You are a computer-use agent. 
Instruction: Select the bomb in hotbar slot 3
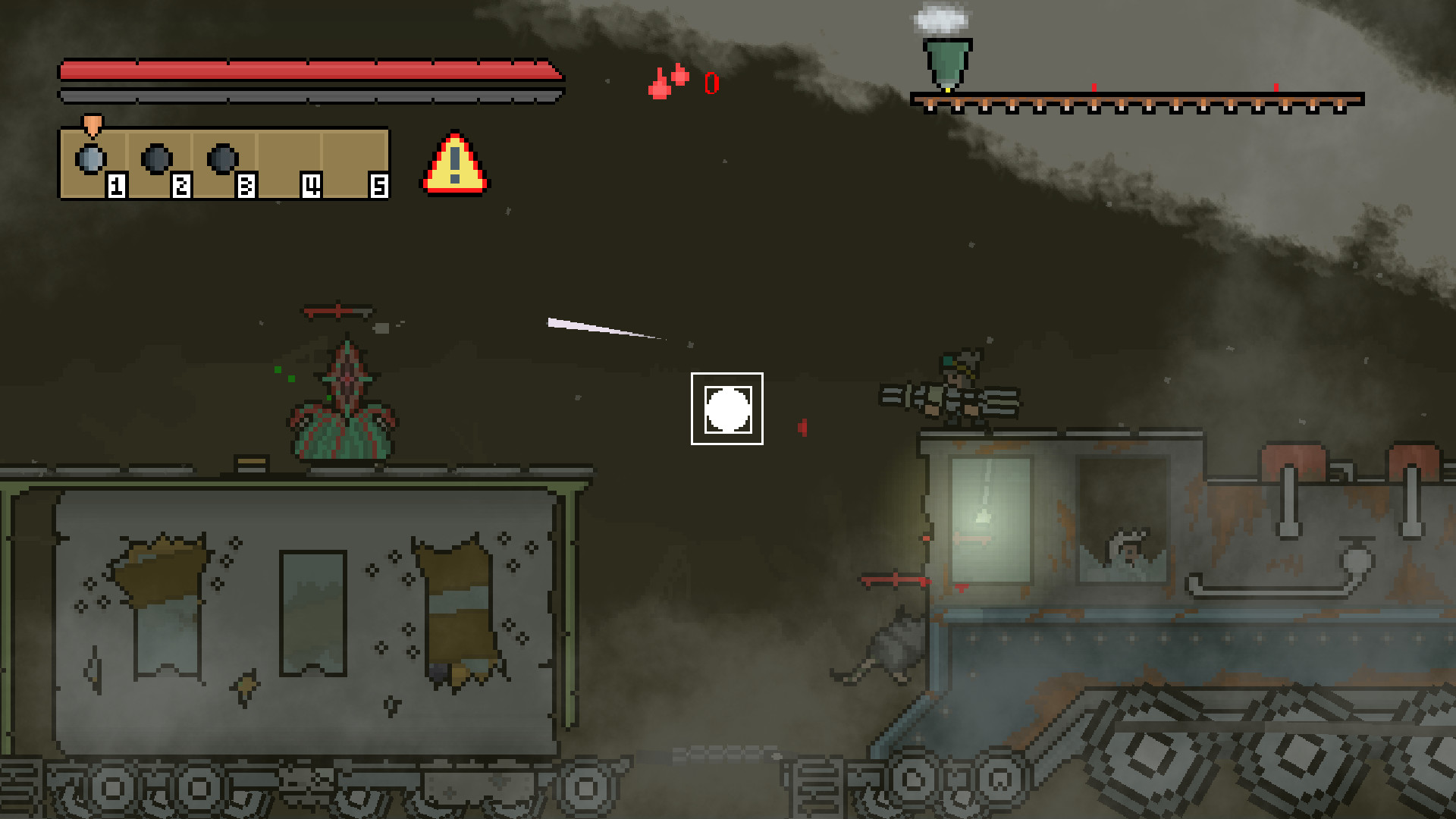220,157
